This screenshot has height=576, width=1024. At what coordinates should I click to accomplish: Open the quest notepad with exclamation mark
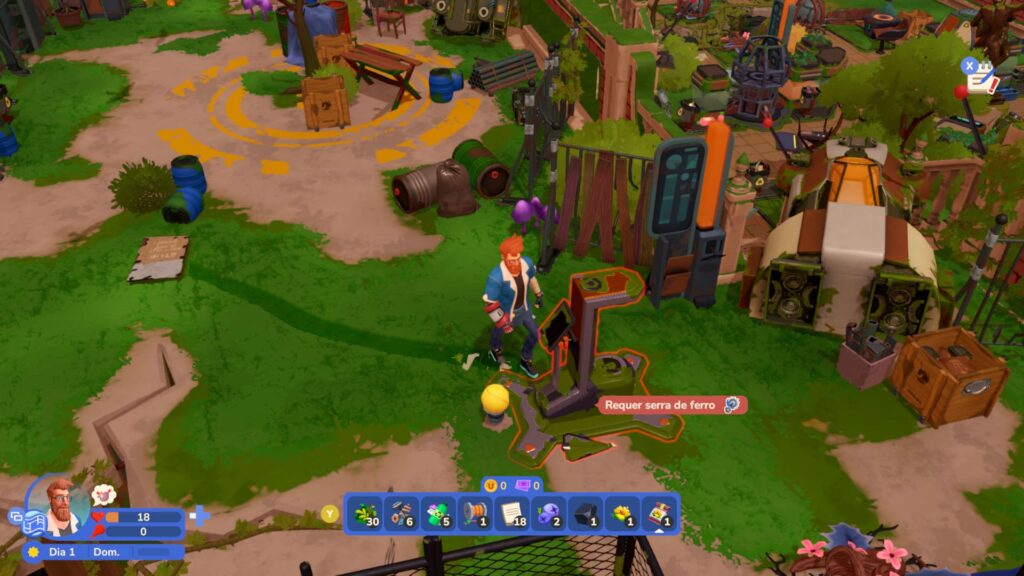tap(981, 75)
